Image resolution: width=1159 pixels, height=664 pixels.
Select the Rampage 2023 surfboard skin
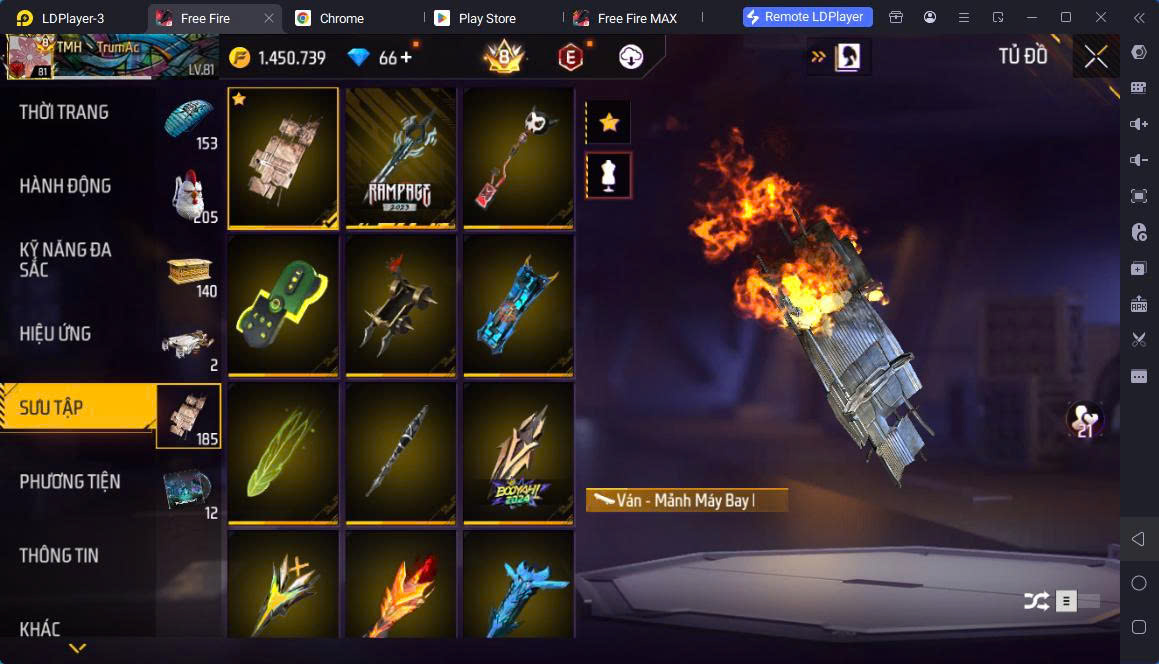click(400, 158)
